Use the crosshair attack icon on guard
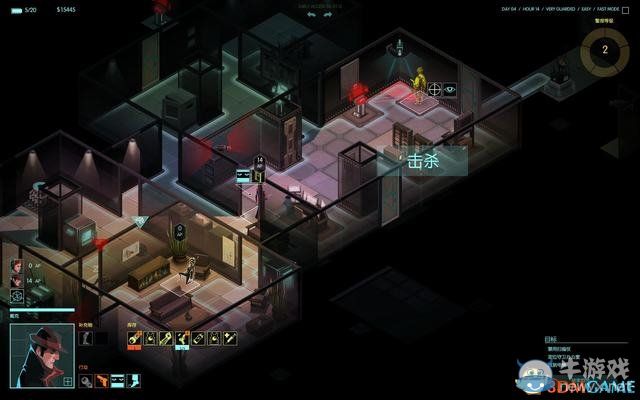640x400 pixels. coord(435,89)
